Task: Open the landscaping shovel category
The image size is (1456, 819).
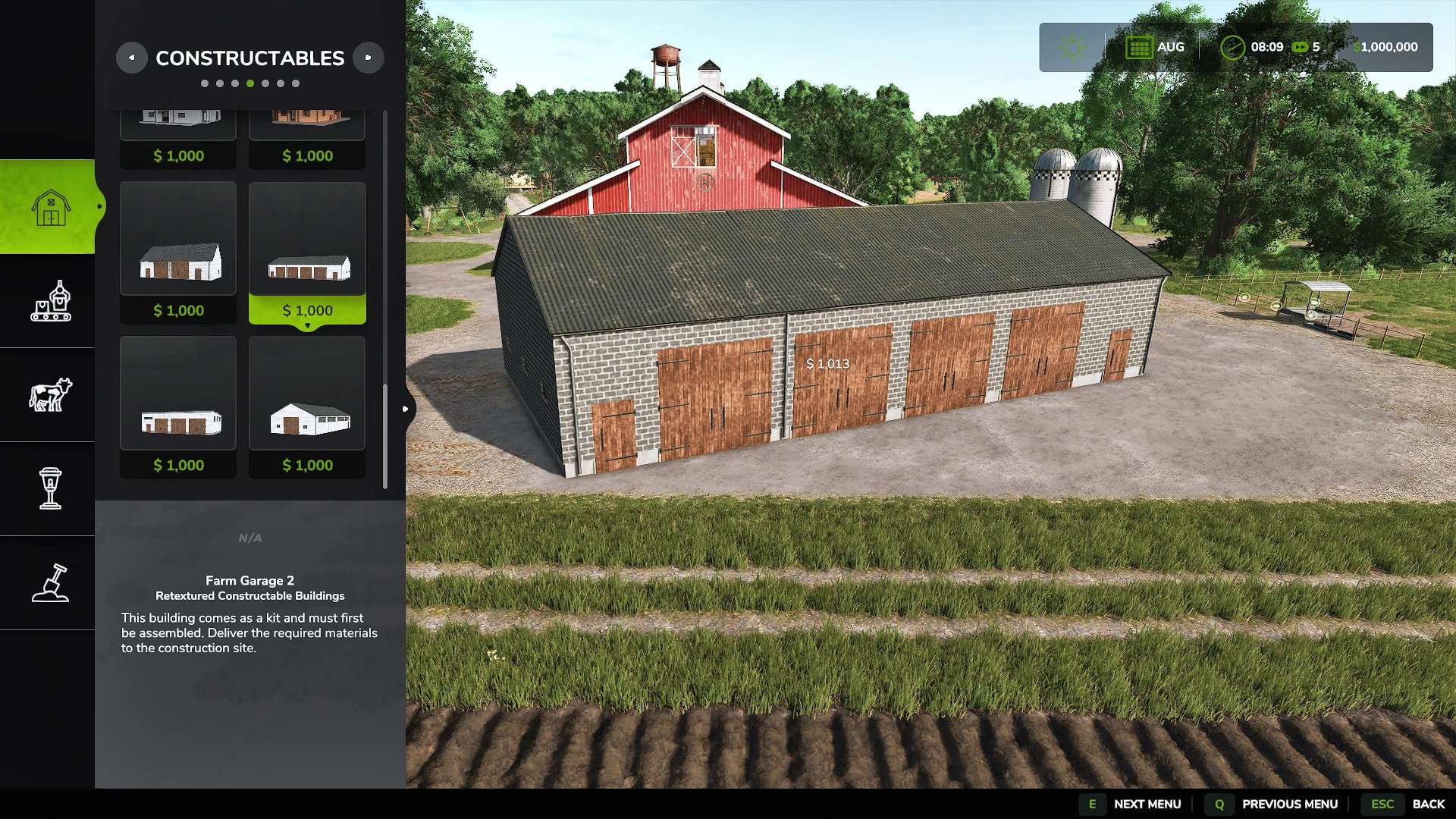Action: pyautogui.click(x=50, y=583)
